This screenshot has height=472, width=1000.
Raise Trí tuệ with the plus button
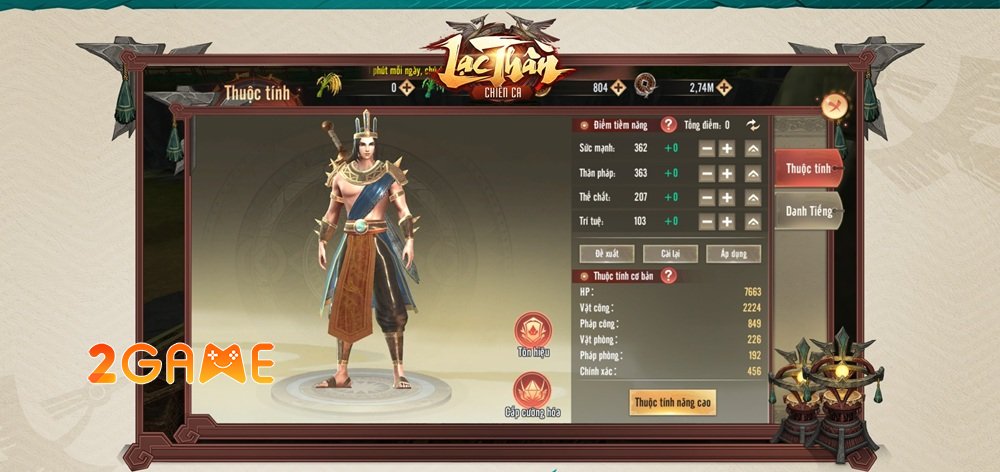(x=727, y=221)
